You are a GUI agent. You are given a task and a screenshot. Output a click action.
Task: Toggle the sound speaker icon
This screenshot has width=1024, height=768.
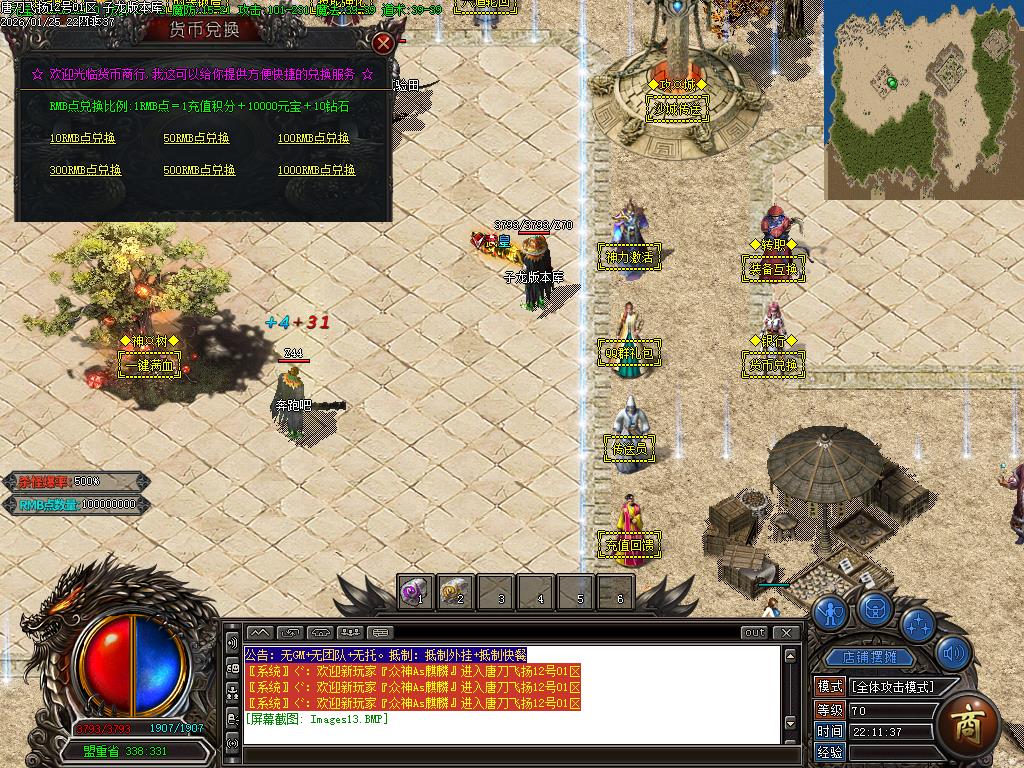coord(953,654)
